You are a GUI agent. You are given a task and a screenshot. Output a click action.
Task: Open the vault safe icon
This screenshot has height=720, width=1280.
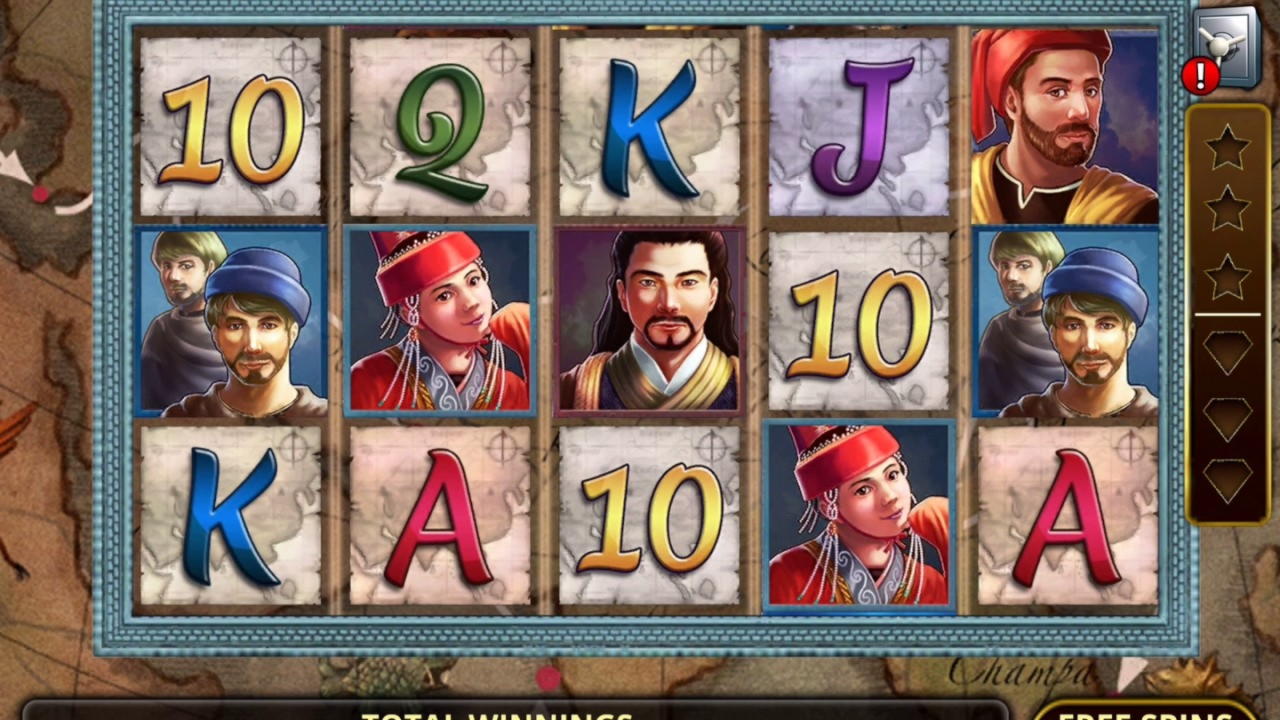click(1226, 46)
